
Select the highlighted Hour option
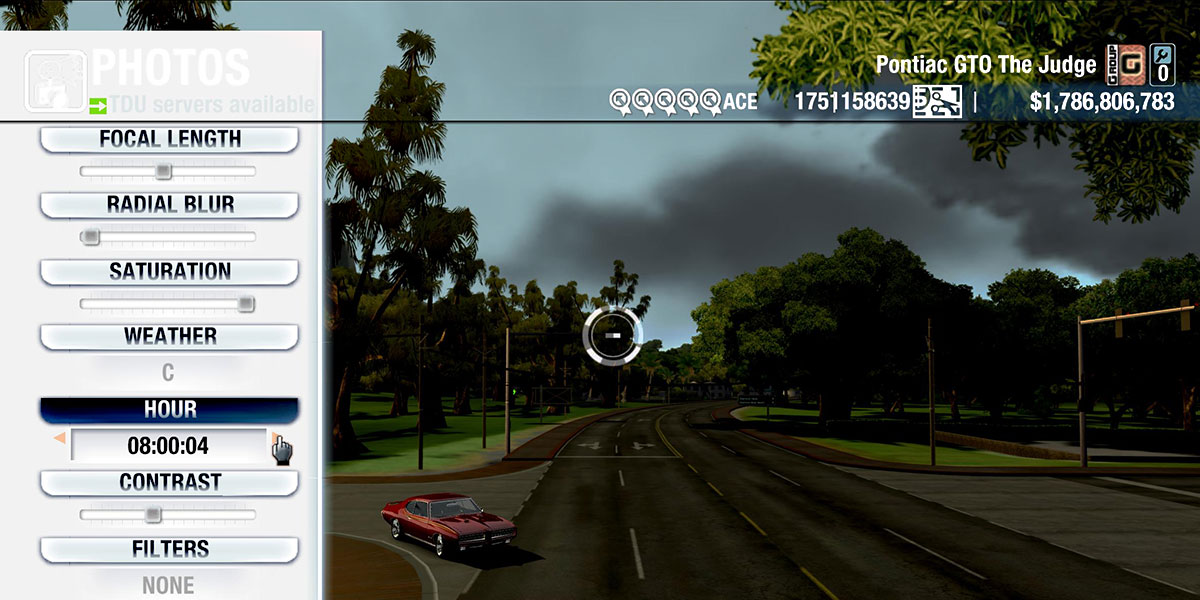click(x=169, y=410)
